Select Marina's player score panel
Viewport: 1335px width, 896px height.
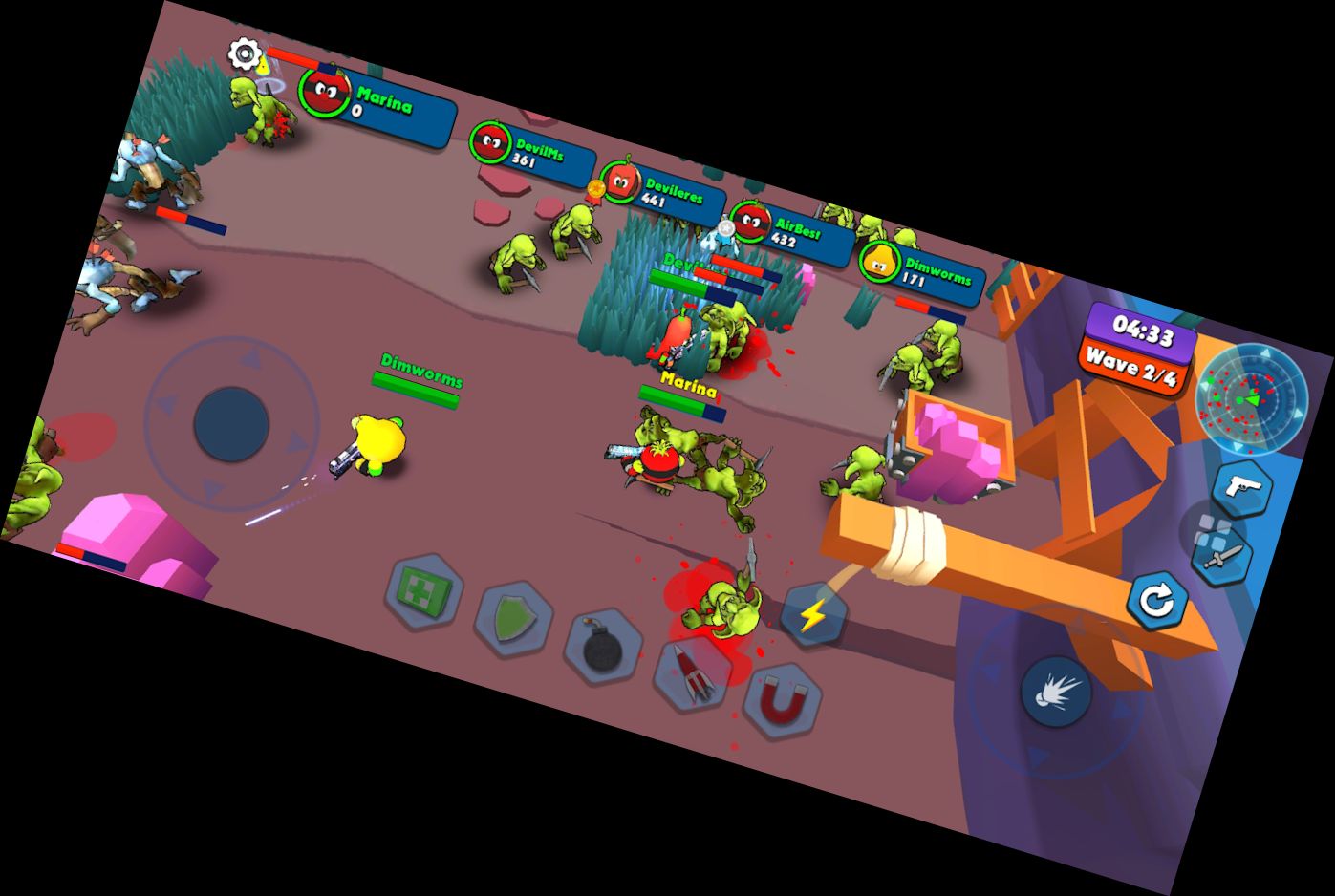(x=377, y=105)
